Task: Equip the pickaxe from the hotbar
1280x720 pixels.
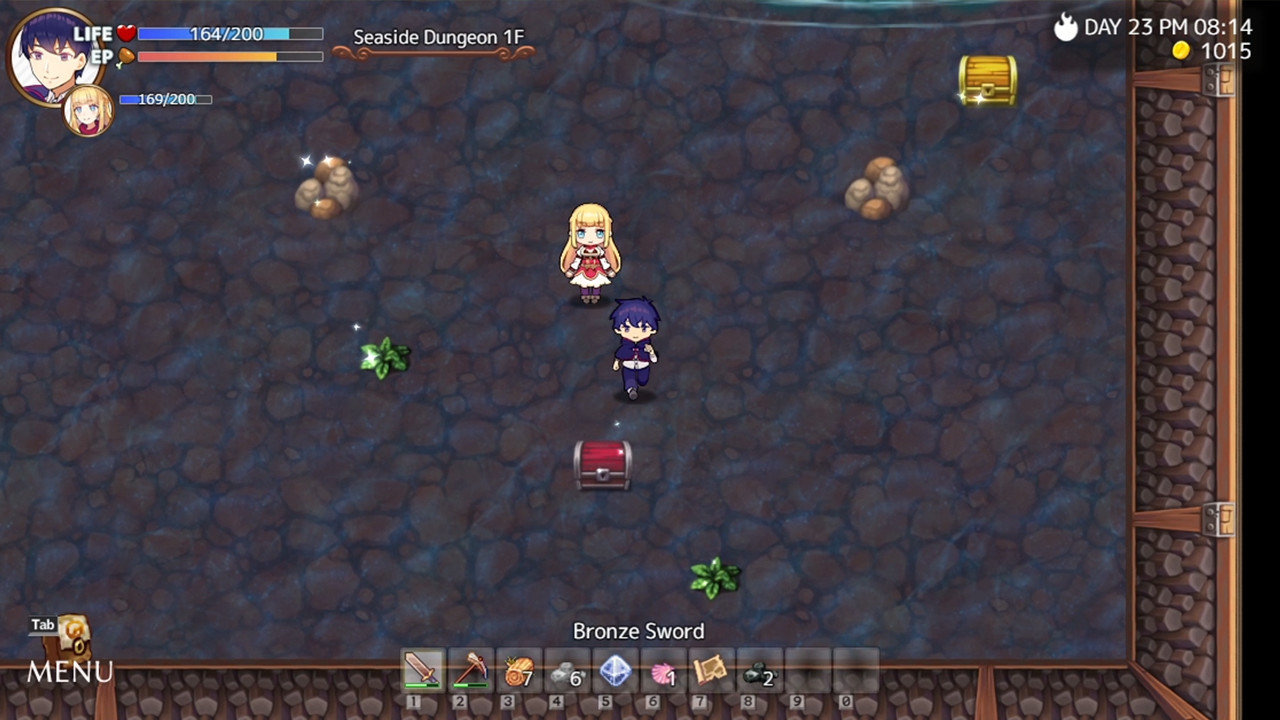Action: 470,670
